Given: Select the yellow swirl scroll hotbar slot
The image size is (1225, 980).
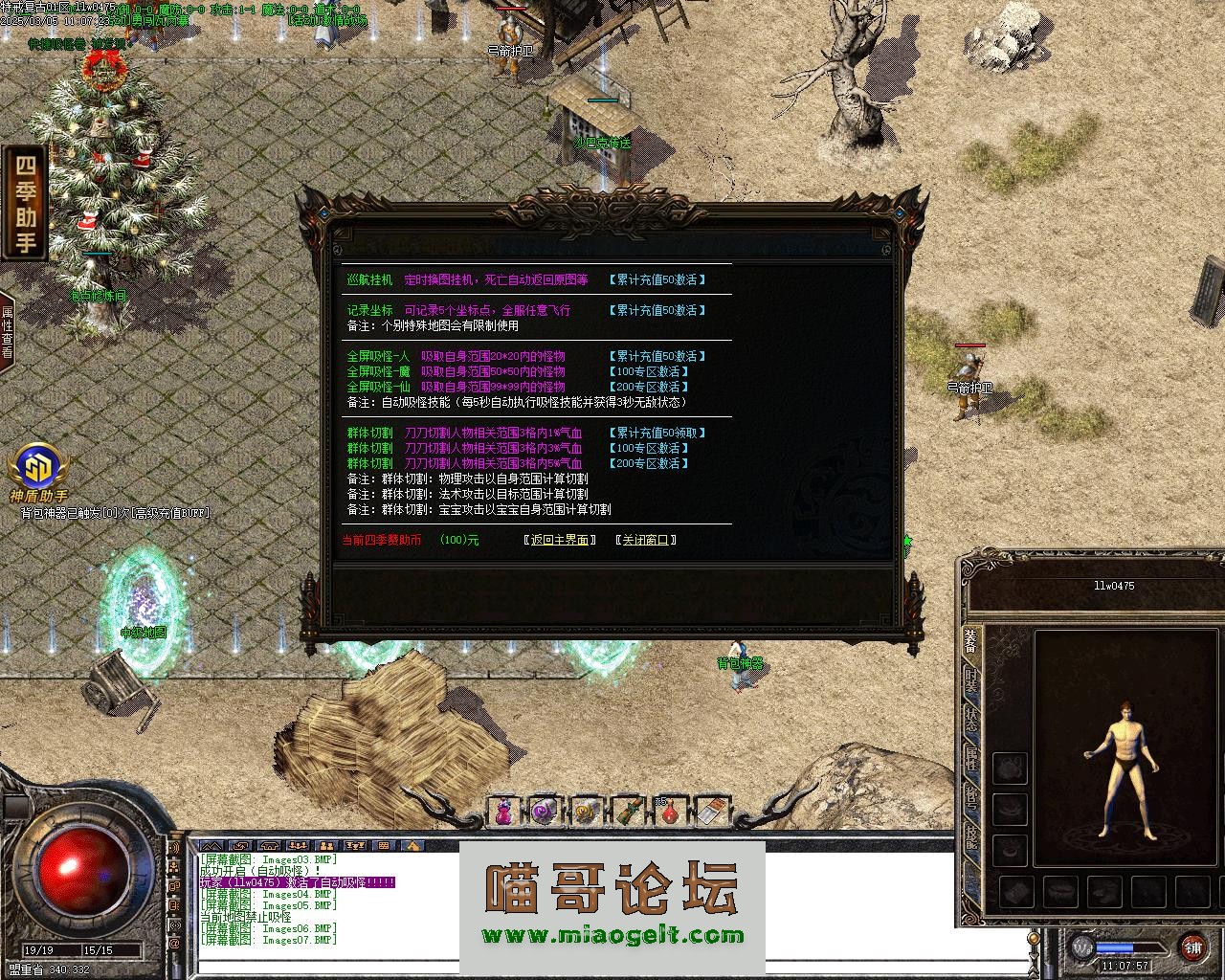Looking at the screenshot, I should pyautogui.click(x=587, y=813).
